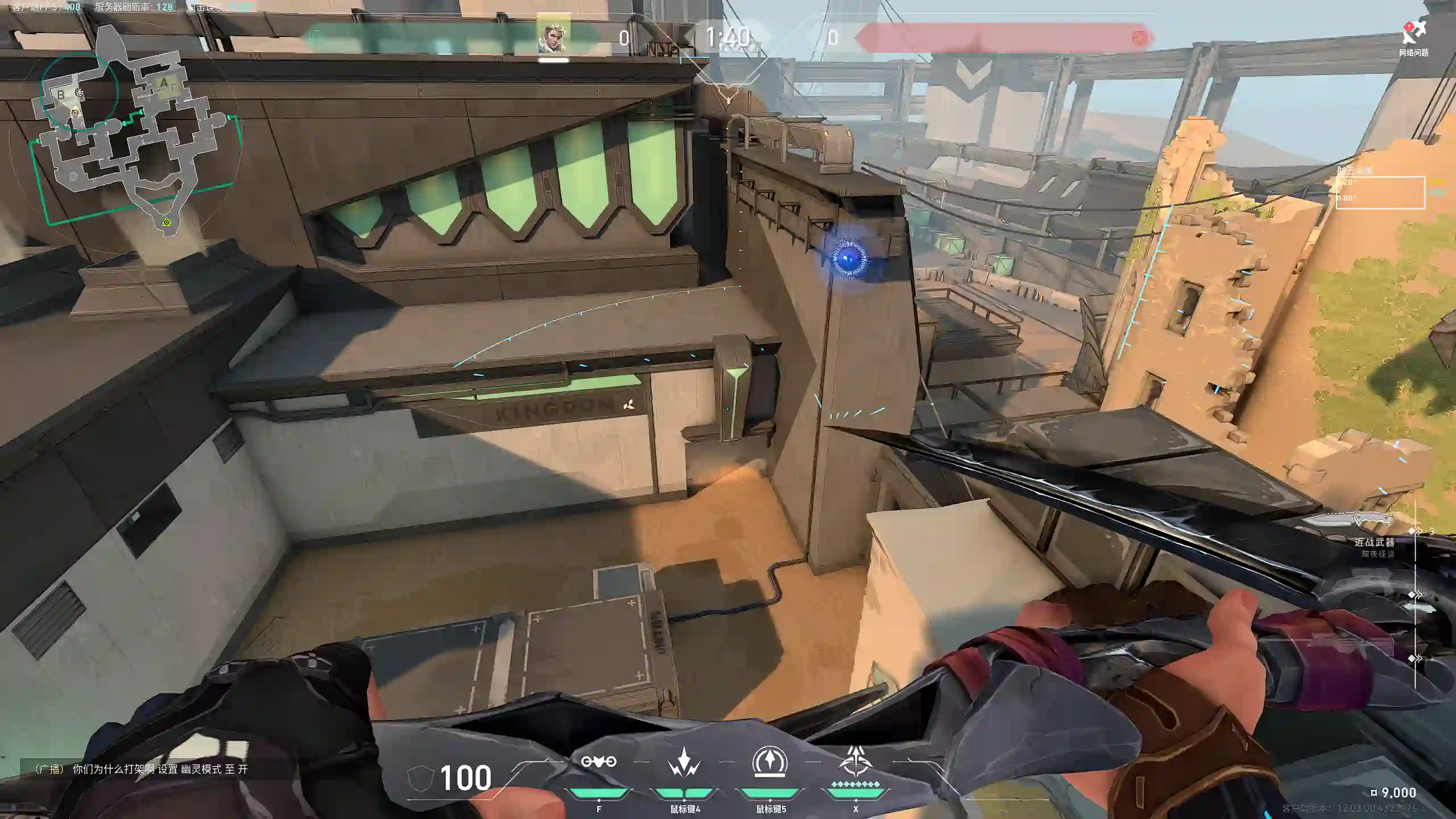Select the A site marker on the minimap
The width and height of the screenshot is (1456, 819).
tap(164, 84)
